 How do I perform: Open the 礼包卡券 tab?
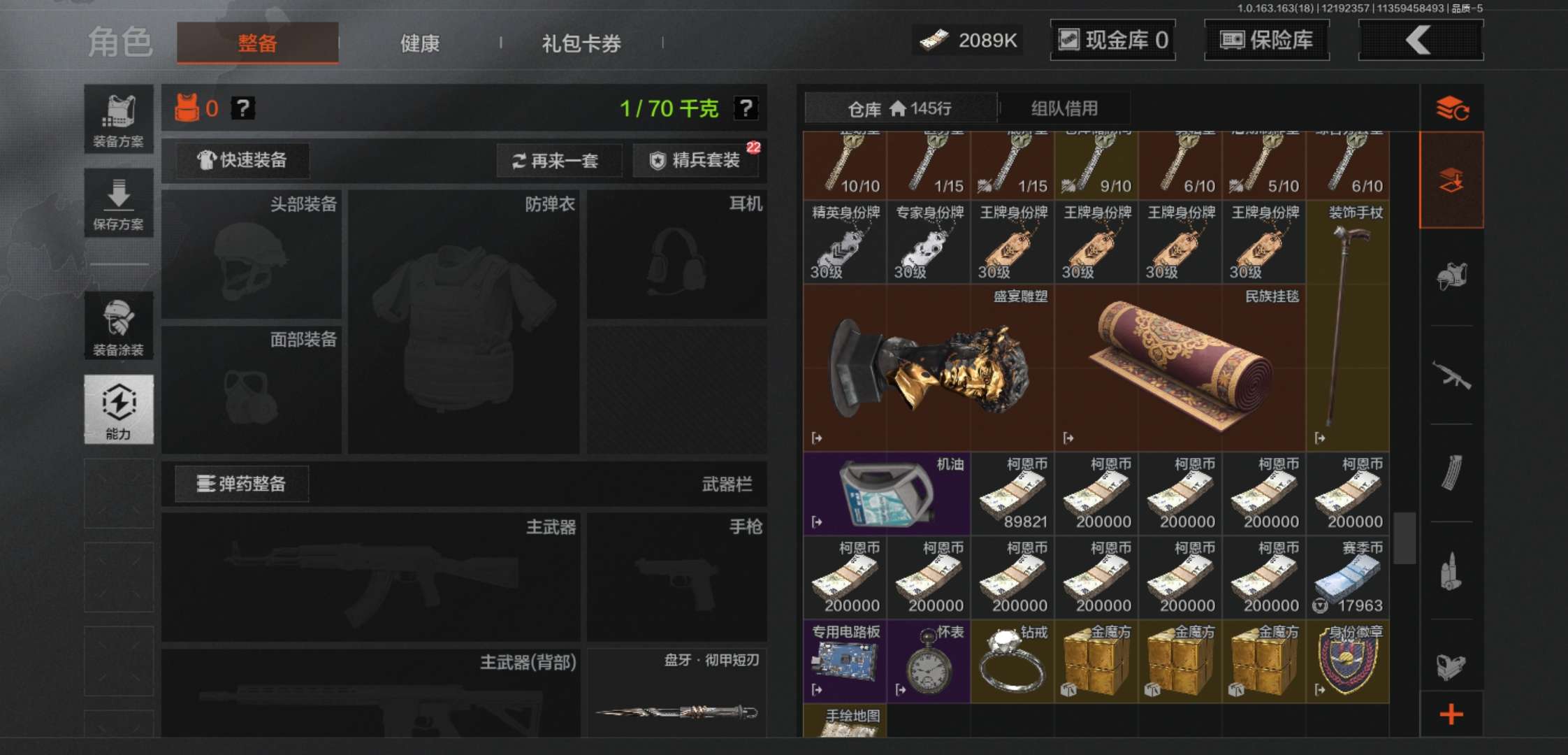[580, 43]
